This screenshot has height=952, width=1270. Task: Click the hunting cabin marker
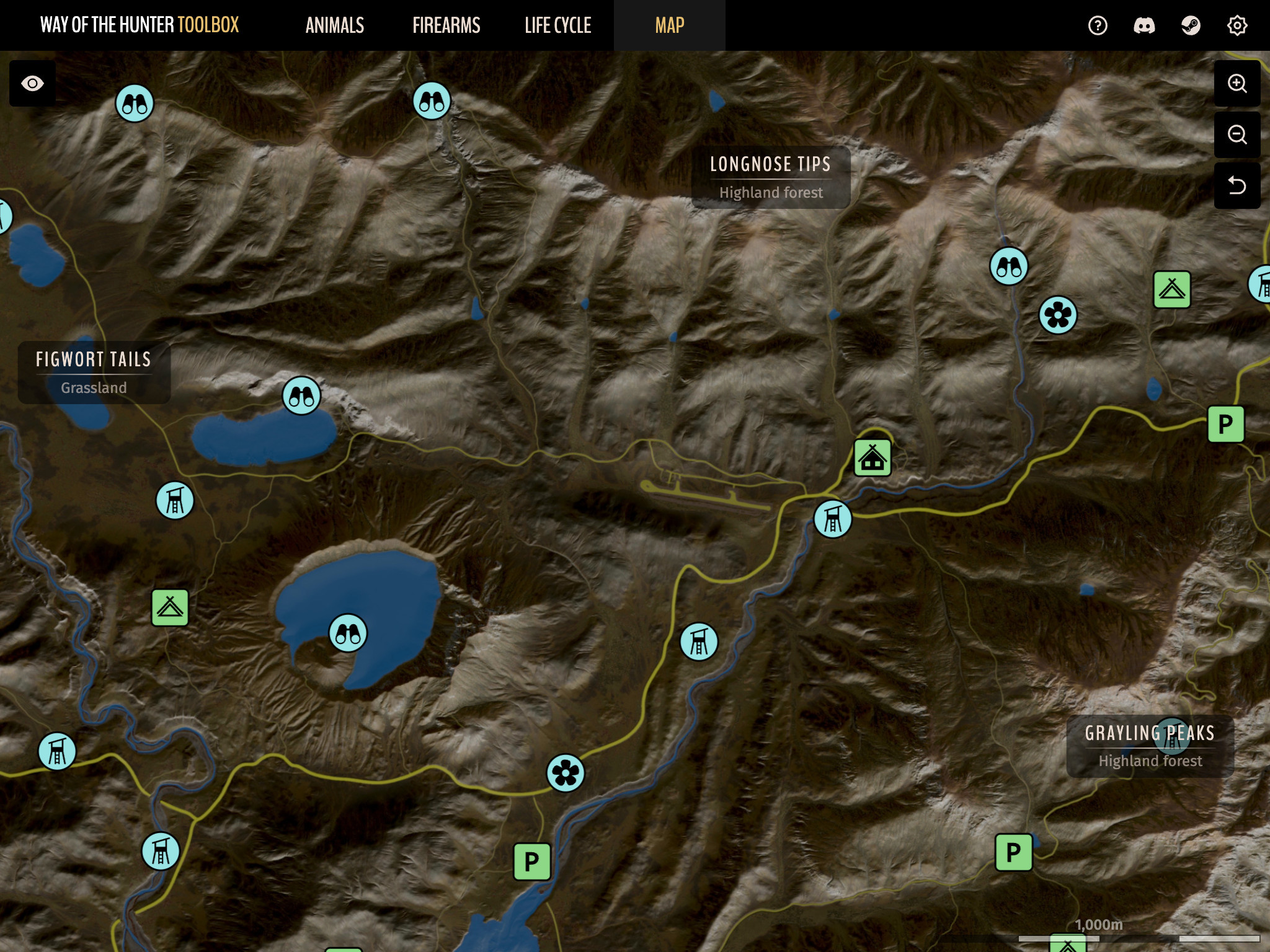tap(873, 458)
